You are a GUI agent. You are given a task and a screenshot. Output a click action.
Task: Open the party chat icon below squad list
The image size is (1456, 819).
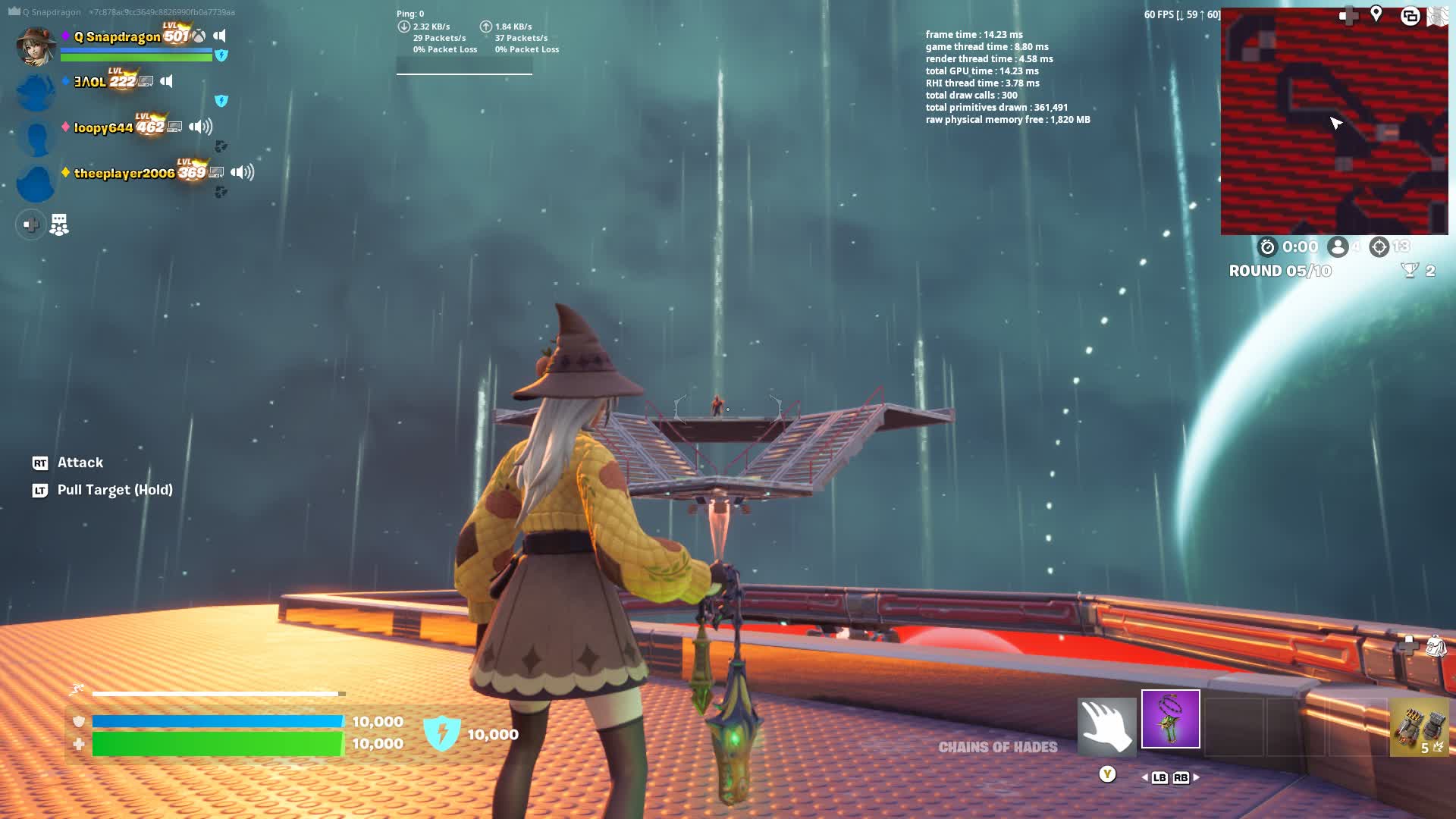(59, 224)
